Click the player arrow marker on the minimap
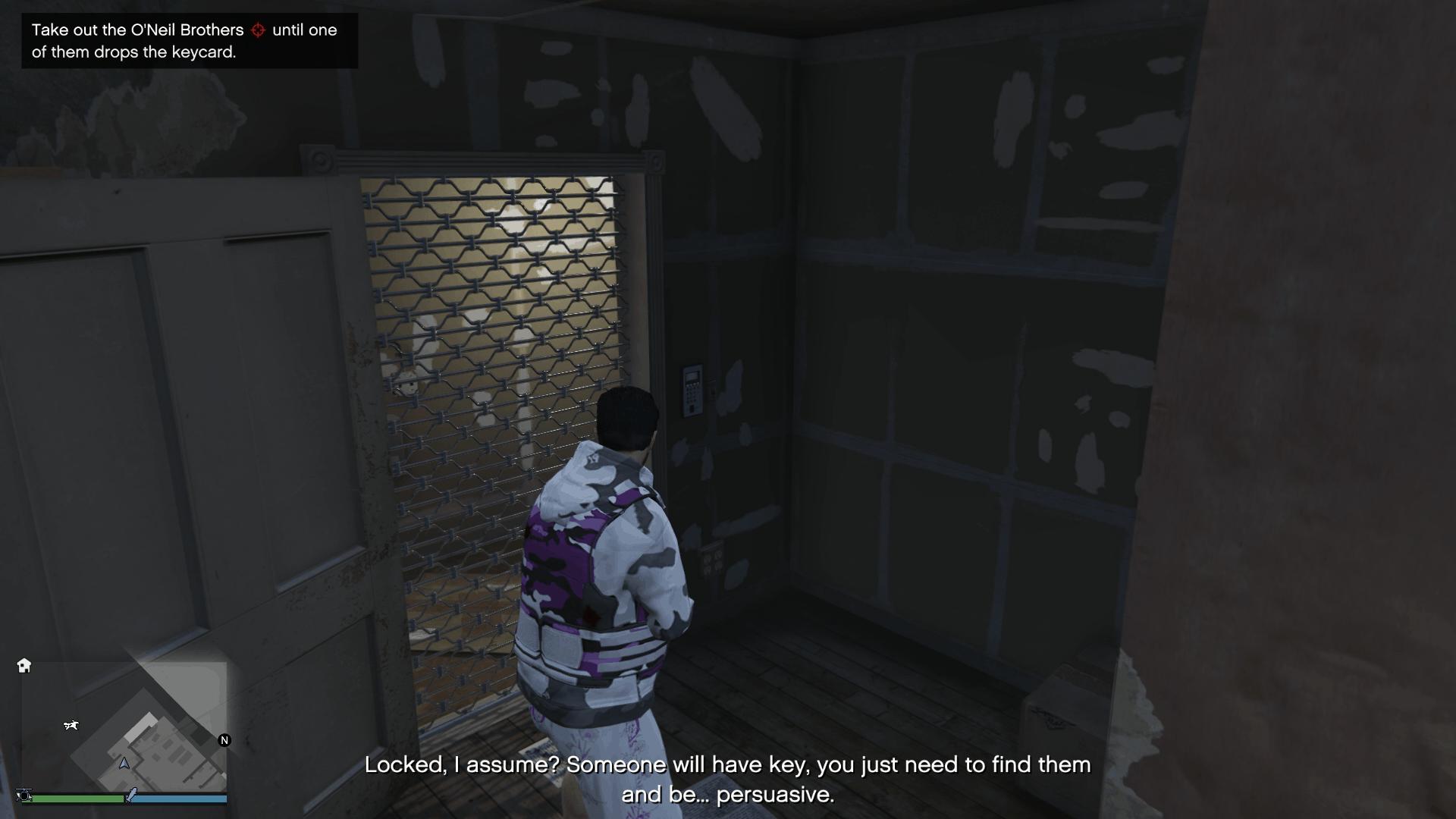Viewport: 1456px width, 819px height. [126, 764]
